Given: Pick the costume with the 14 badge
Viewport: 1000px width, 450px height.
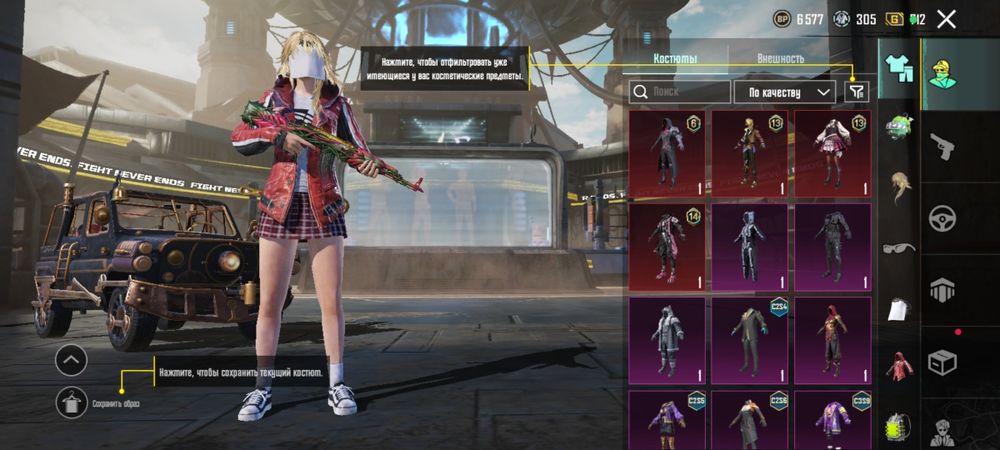Looking at the screenshot, I should (667, 245).
